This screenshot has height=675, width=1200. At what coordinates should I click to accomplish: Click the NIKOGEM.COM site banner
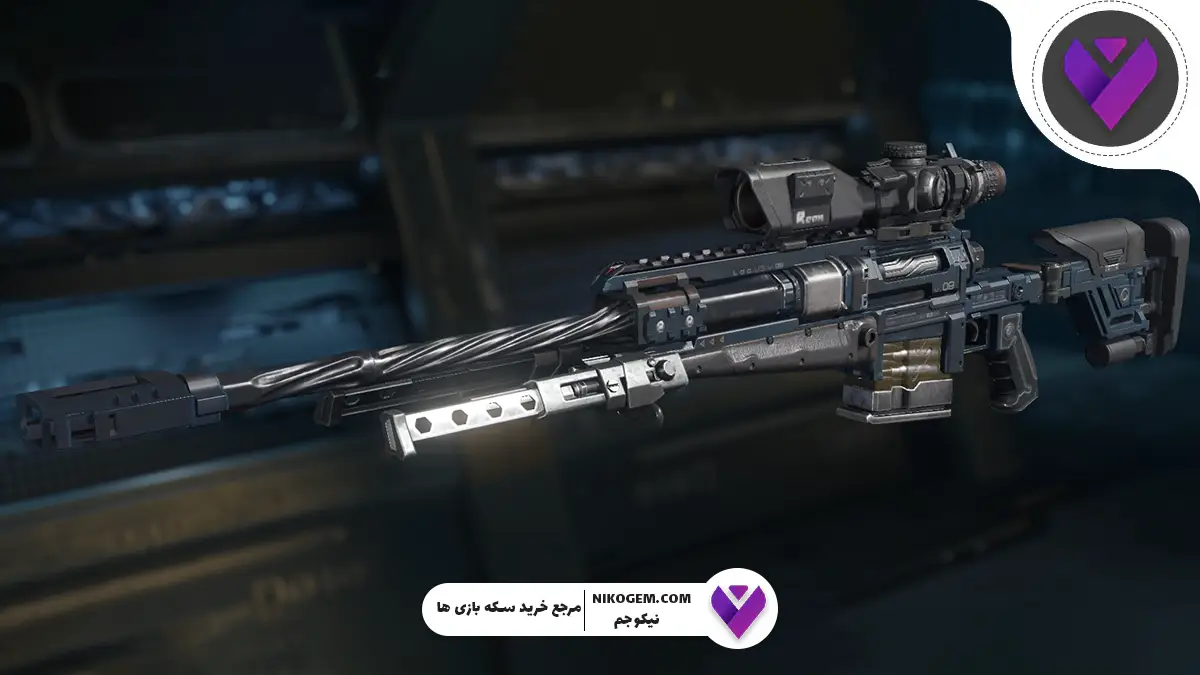pos(600,608)
